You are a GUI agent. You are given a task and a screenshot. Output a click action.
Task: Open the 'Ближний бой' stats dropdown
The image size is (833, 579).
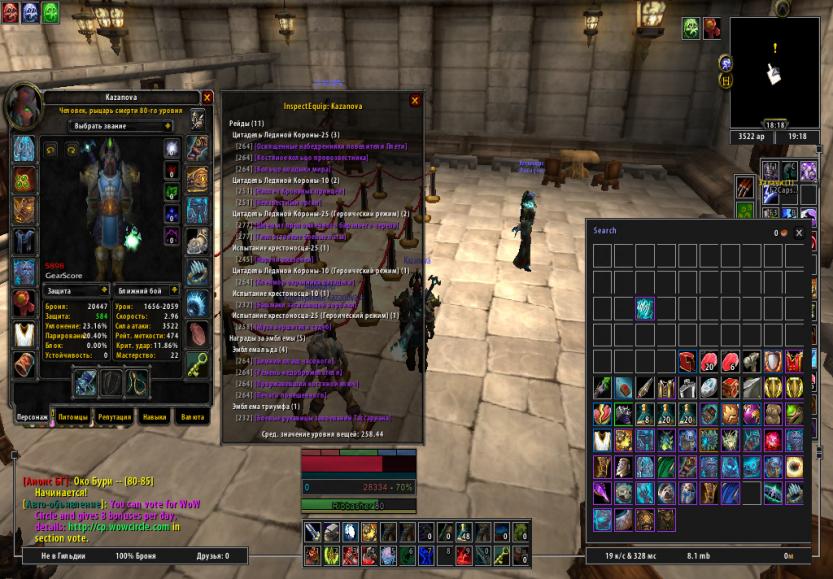(x=146, y=289)
